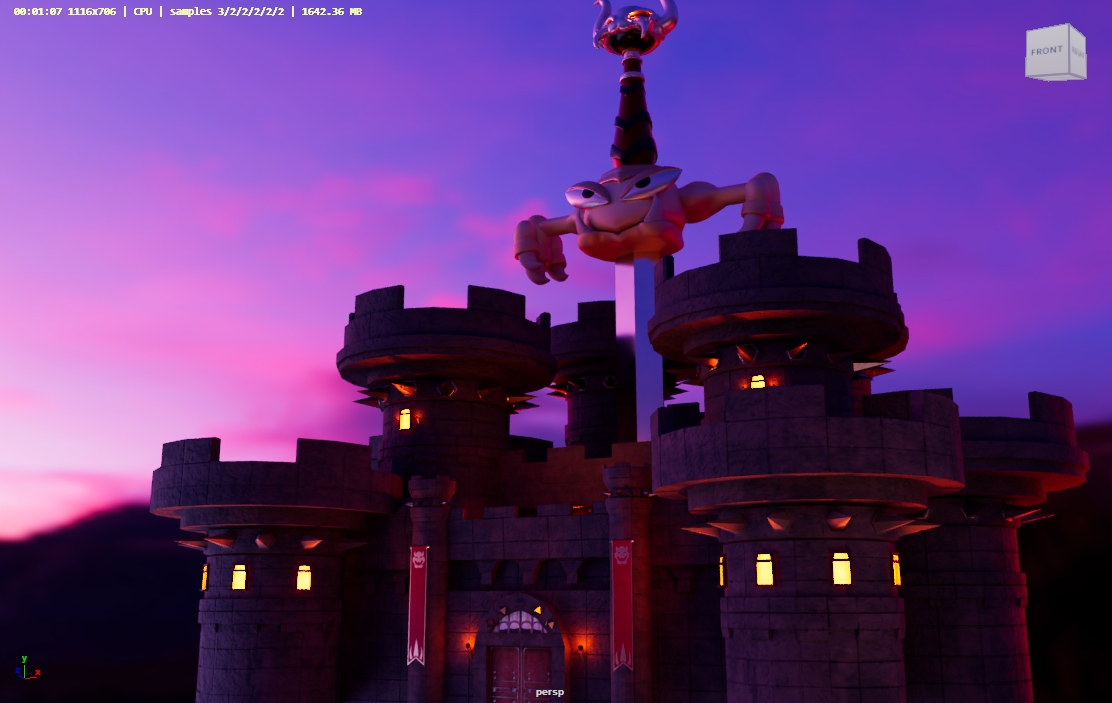Click the FRONT face of the view cube
The width and height of the screenshot is (1112, 703).
click(1047, 52)
